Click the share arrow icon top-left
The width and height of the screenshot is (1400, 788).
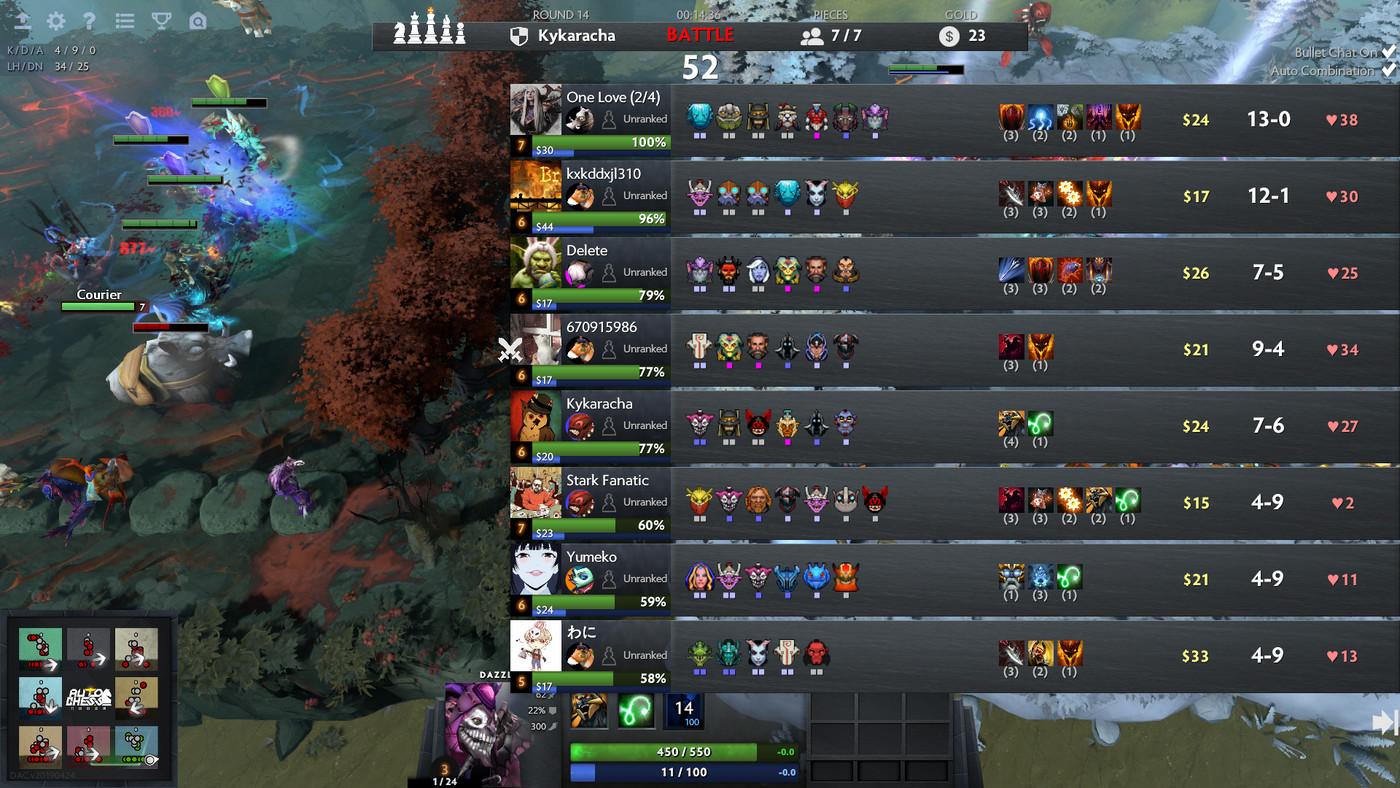click(21, 19)
